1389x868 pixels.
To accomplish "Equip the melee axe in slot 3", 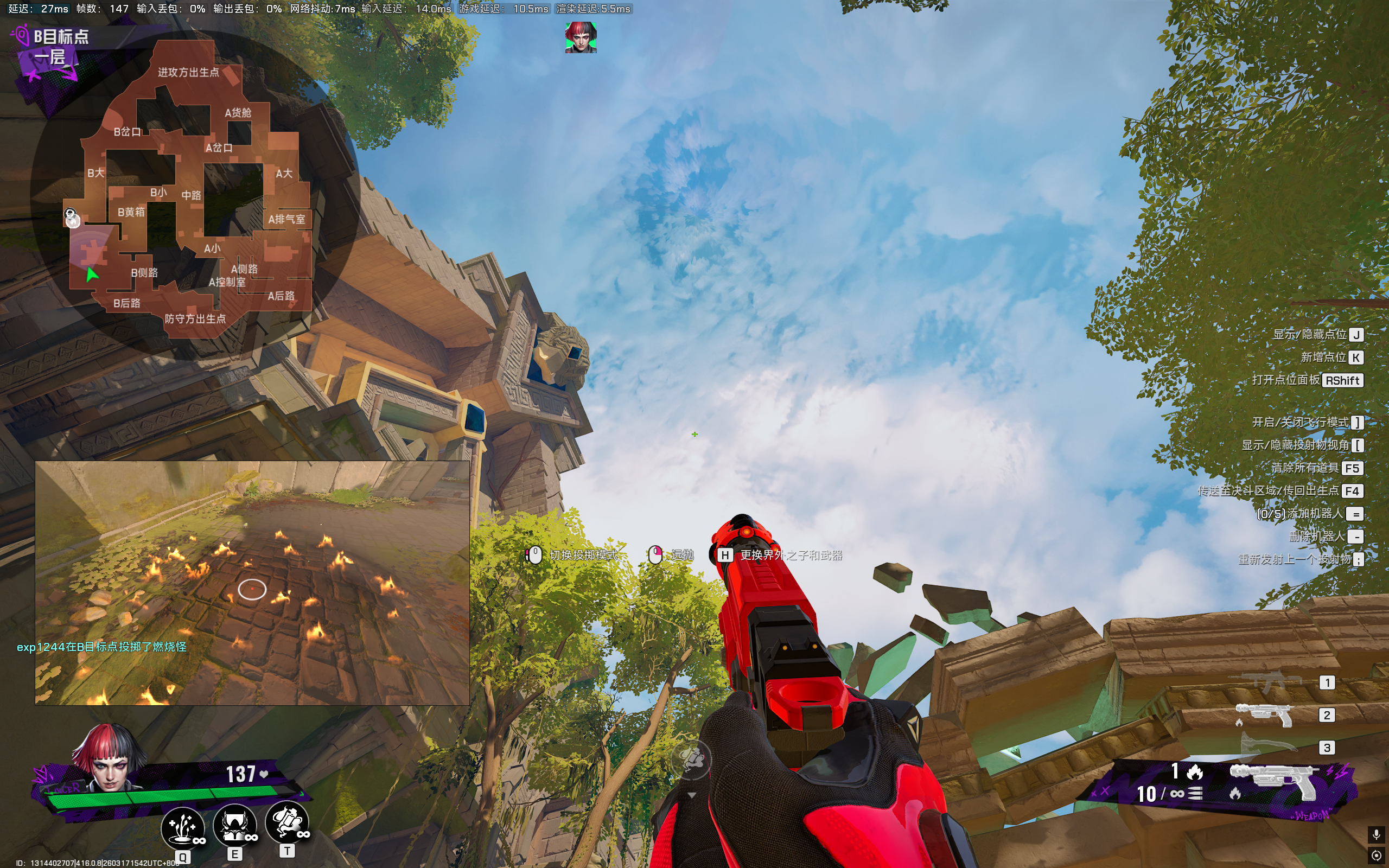I will click(1267, 746).
